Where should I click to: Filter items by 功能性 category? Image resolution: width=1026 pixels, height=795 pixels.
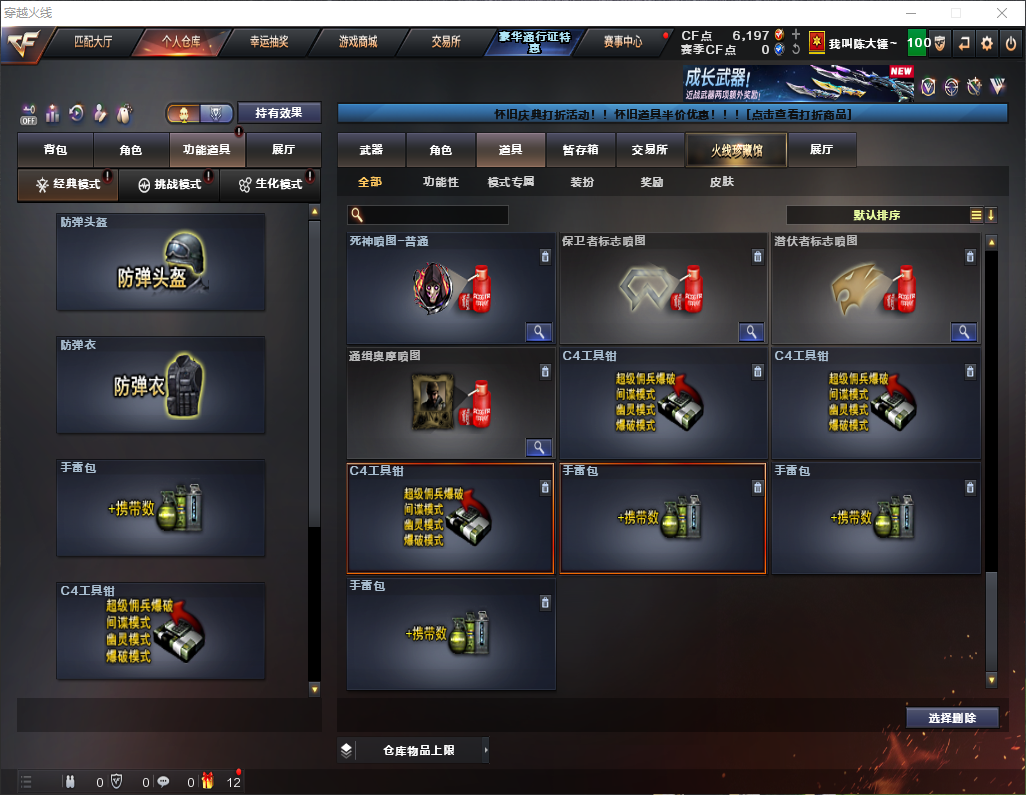(x=440, y=182)
